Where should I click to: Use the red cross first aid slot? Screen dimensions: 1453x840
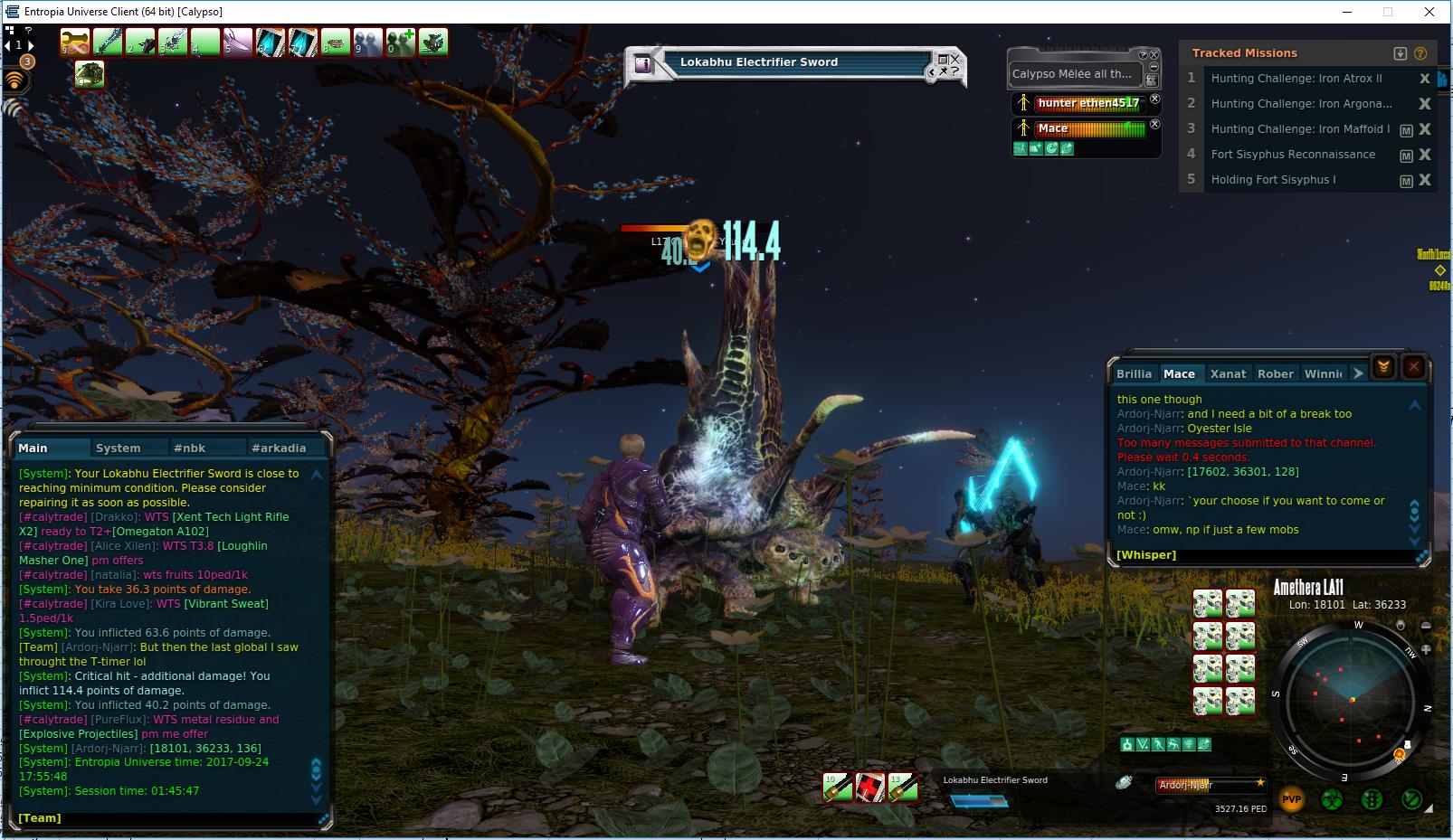pyautogui.click(x=869, y=788)
